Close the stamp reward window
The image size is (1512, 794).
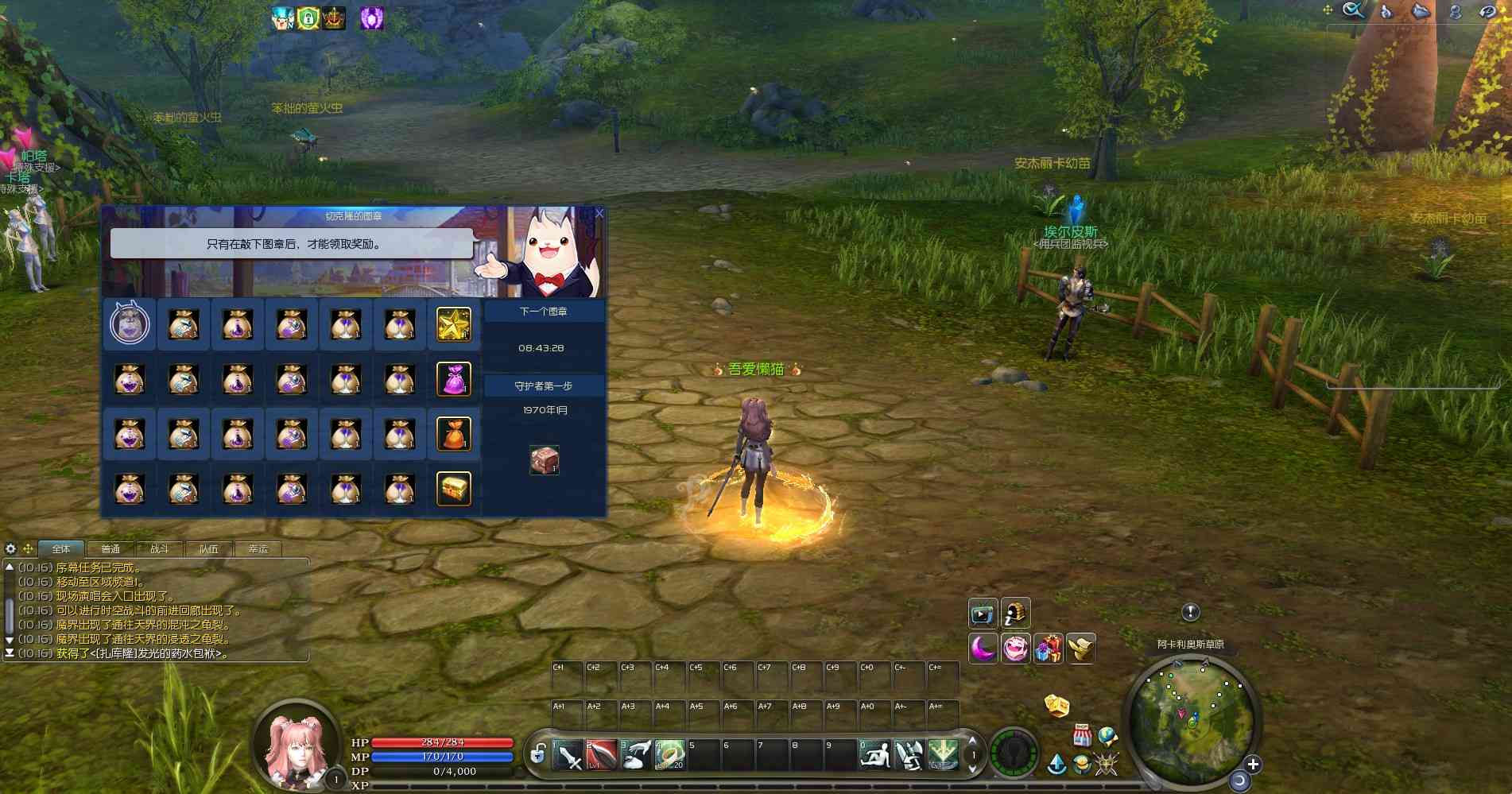[x=599, y=213]
